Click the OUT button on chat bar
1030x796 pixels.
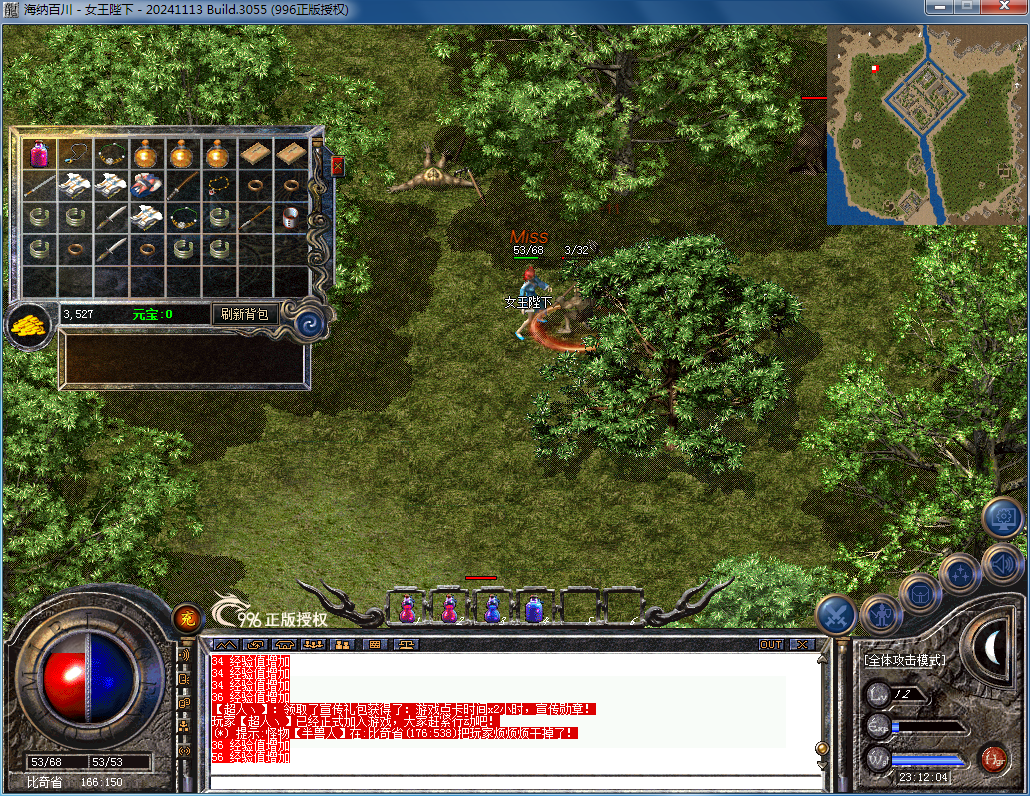click(771, 645)
